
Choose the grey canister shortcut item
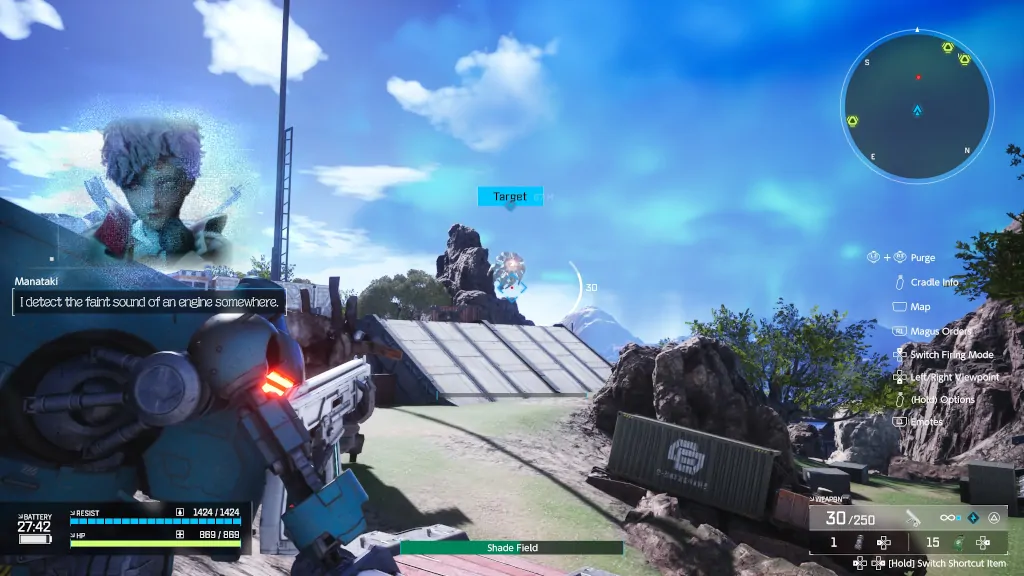857,542
